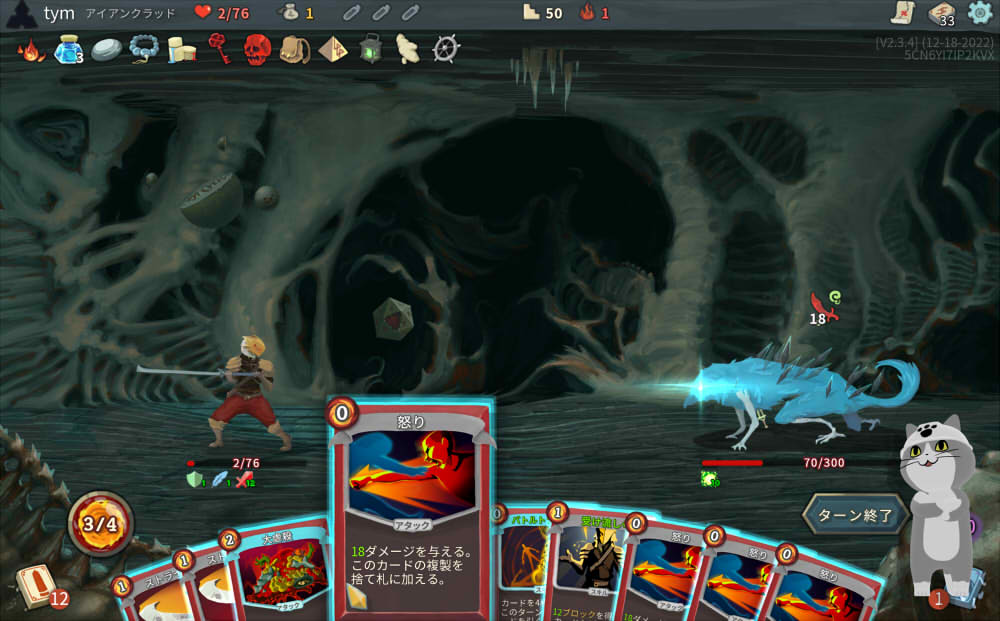The height and width of the screenshot is (621, 1000).
Task: Select the 大虐殺 attack card in hand
Action: pyautogui.click(x=280, y=570)
